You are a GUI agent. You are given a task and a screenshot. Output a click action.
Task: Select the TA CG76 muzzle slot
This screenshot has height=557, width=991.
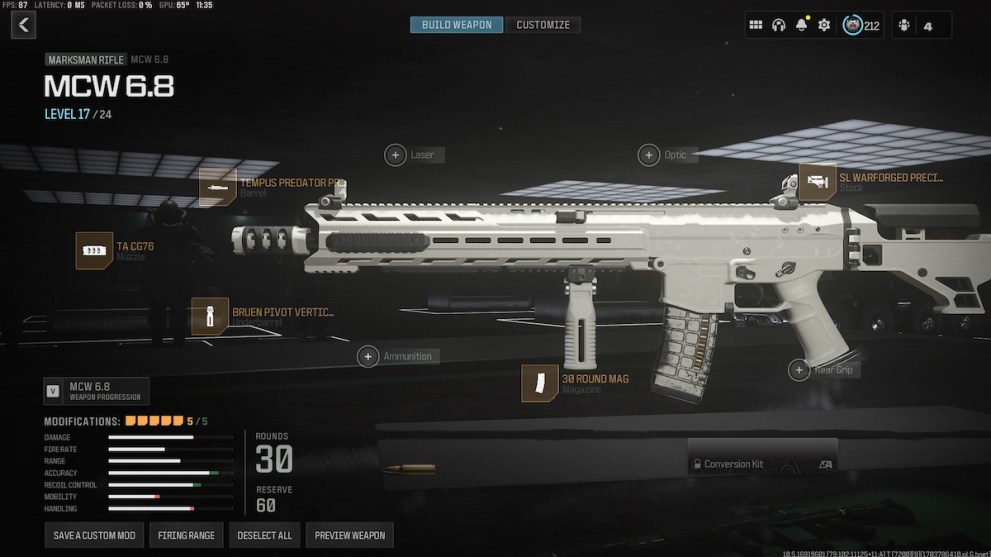[95, 250]
